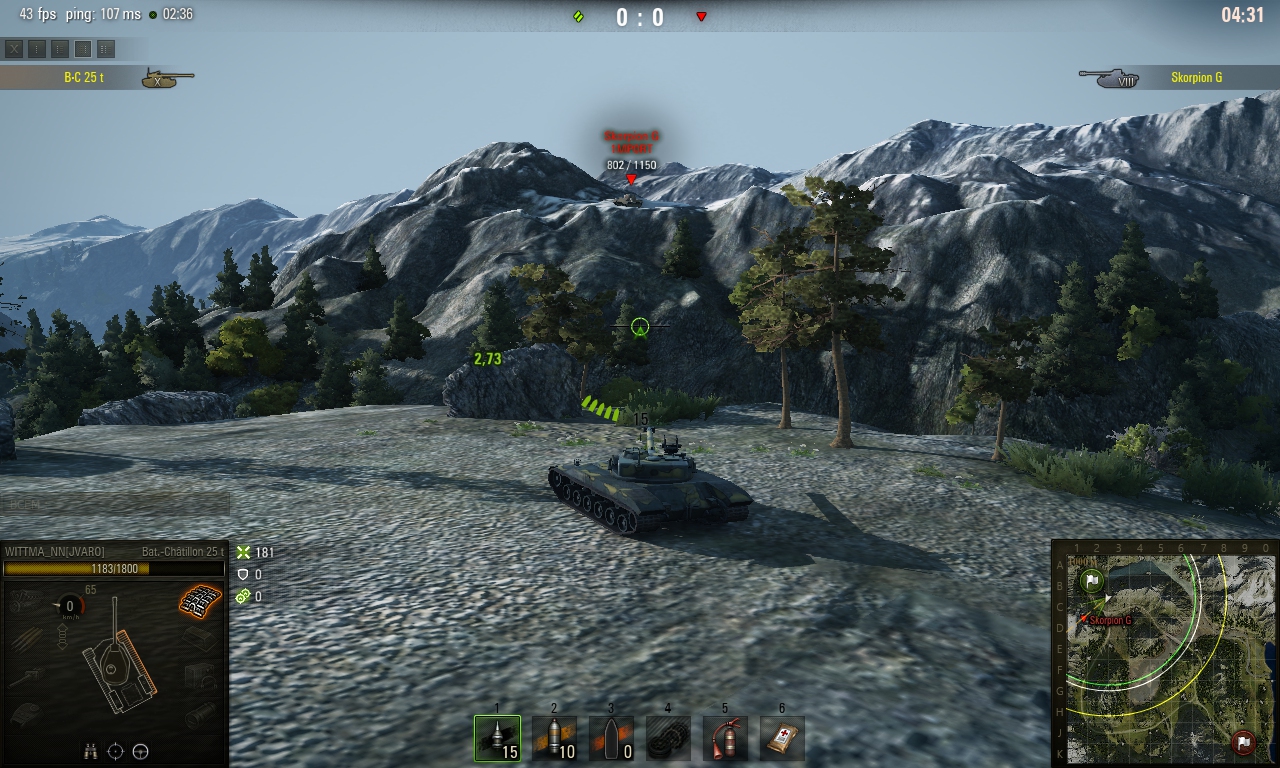Select the Skorpion G enemy row
This screenshot has height=768, width=1280.
(x=1181, y=78)
